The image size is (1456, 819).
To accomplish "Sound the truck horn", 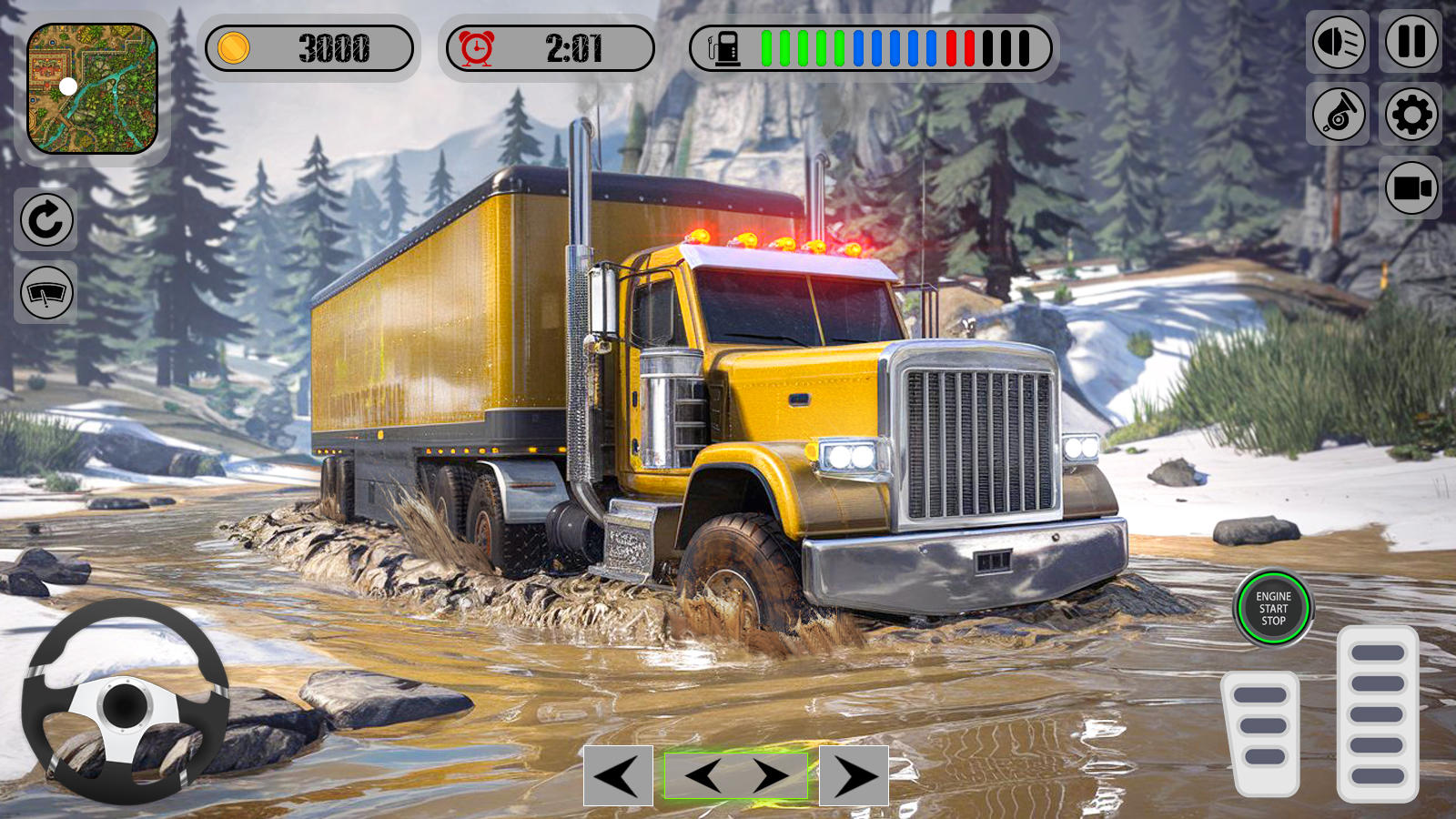I will pyautogui.click(x=1338, y=115).
